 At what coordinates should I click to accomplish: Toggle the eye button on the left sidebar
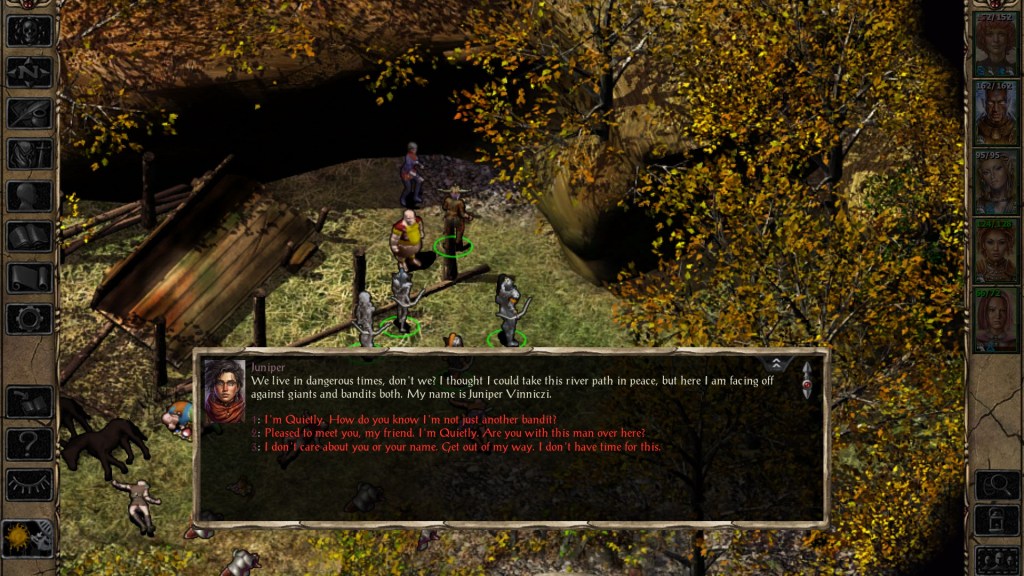coord(29,485)
